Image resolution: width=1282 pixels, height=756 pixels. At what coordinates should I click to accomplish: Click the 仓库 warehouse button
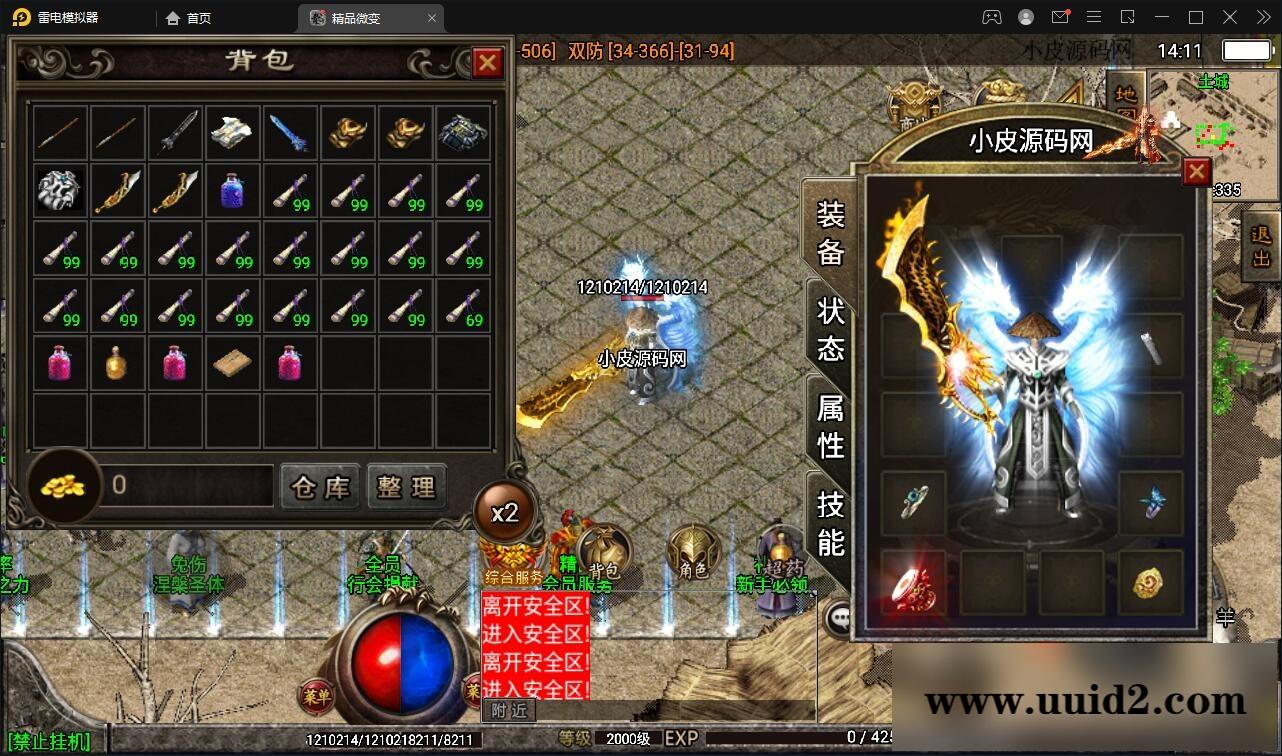point(318,487)
